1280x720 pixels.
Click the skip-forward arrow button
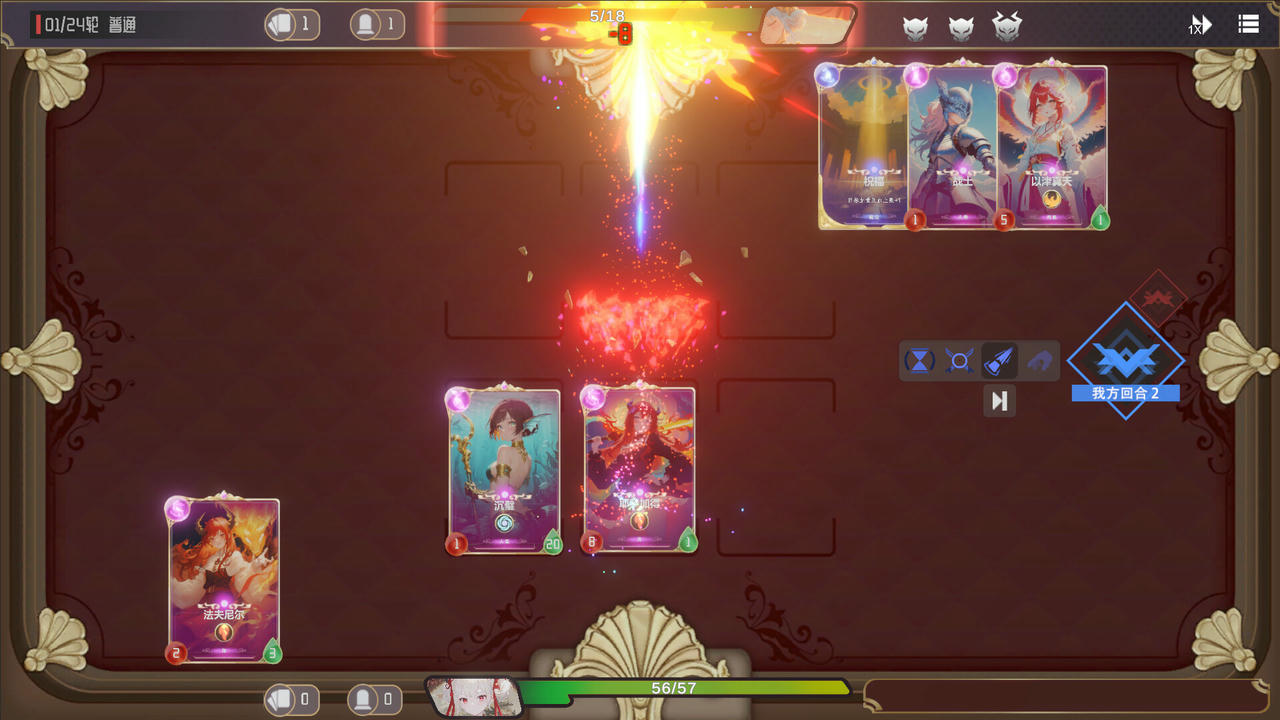tap(999, 401)
